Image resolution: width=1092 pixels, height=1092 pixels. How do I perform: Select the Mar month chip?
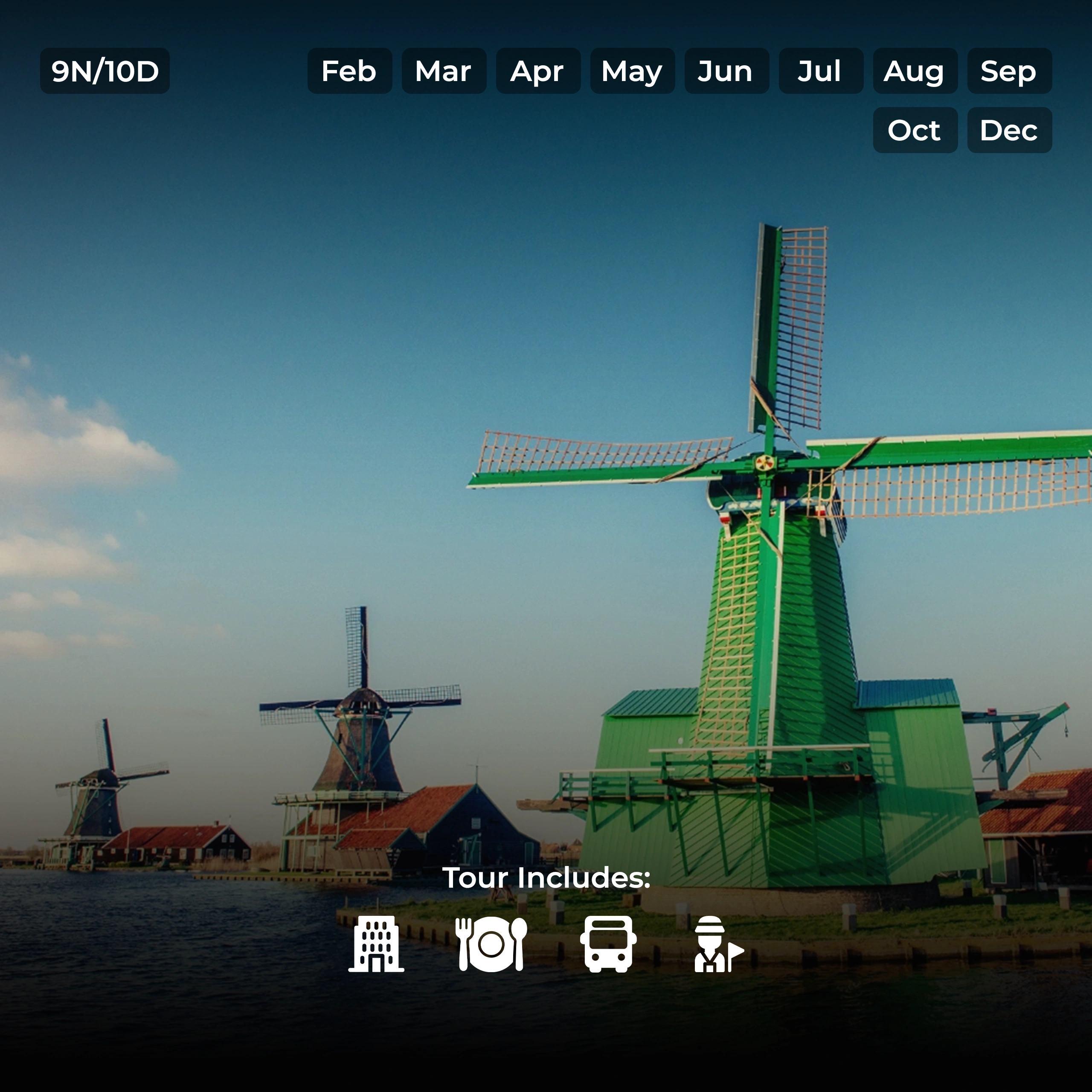coord(444,71)
